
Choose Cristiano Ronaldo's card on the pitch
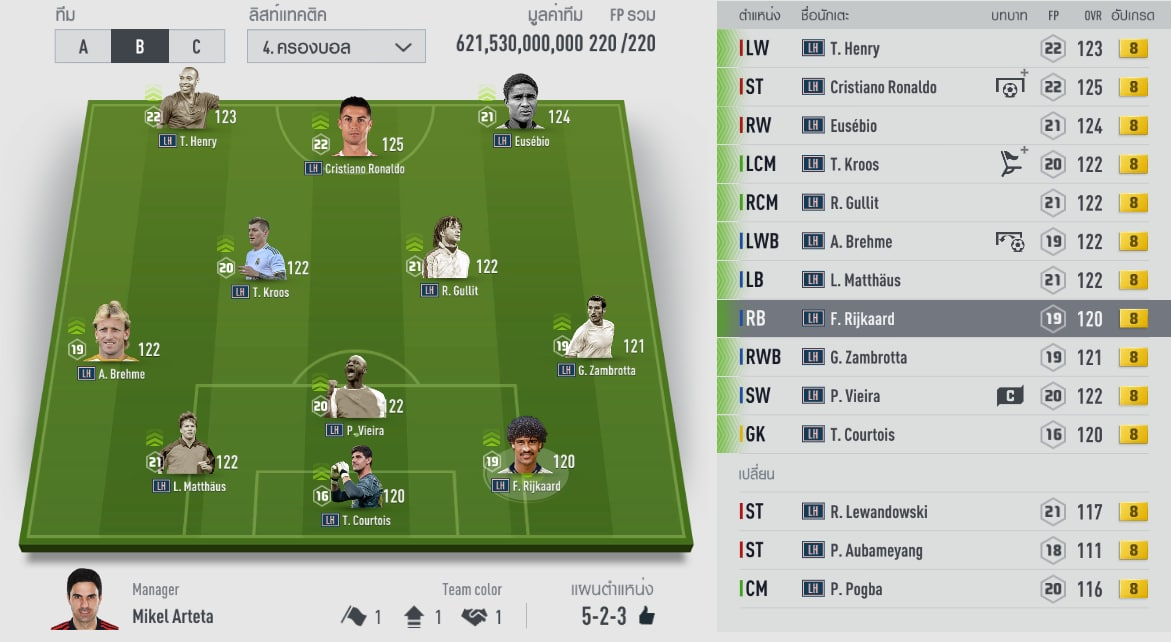coord(354,130)
